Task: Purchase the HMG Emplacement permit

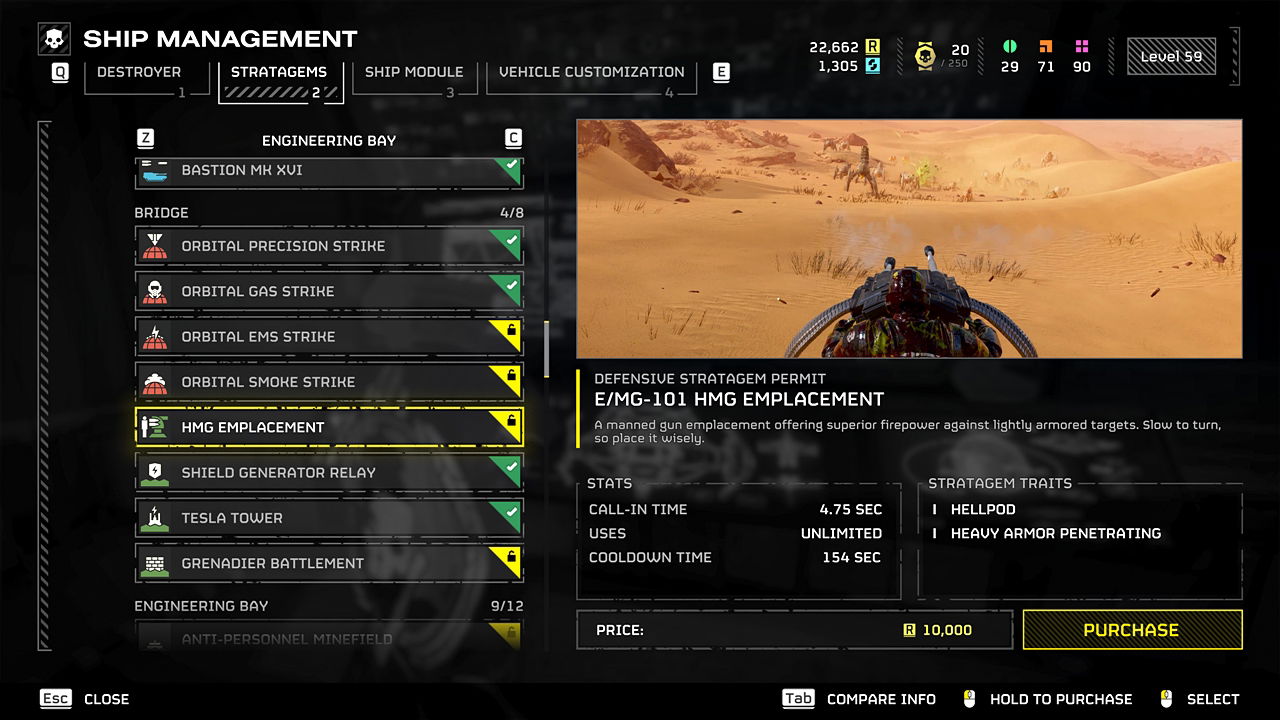Action: (x=1132, y=630)
